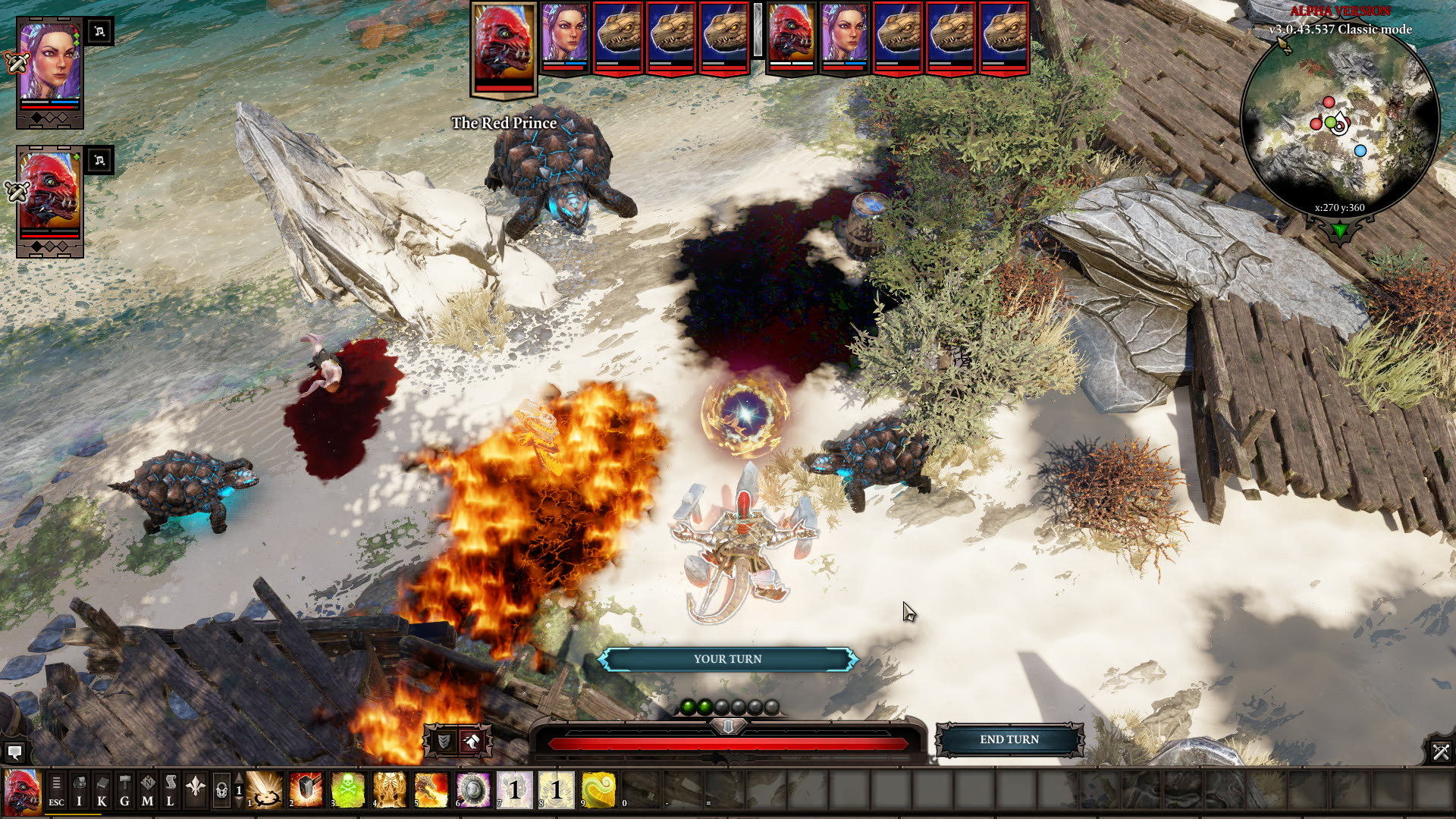Open the skills book K button
Image resolution: width=1456 pixels, height=819 pixels.
click(x=102, y=789)
